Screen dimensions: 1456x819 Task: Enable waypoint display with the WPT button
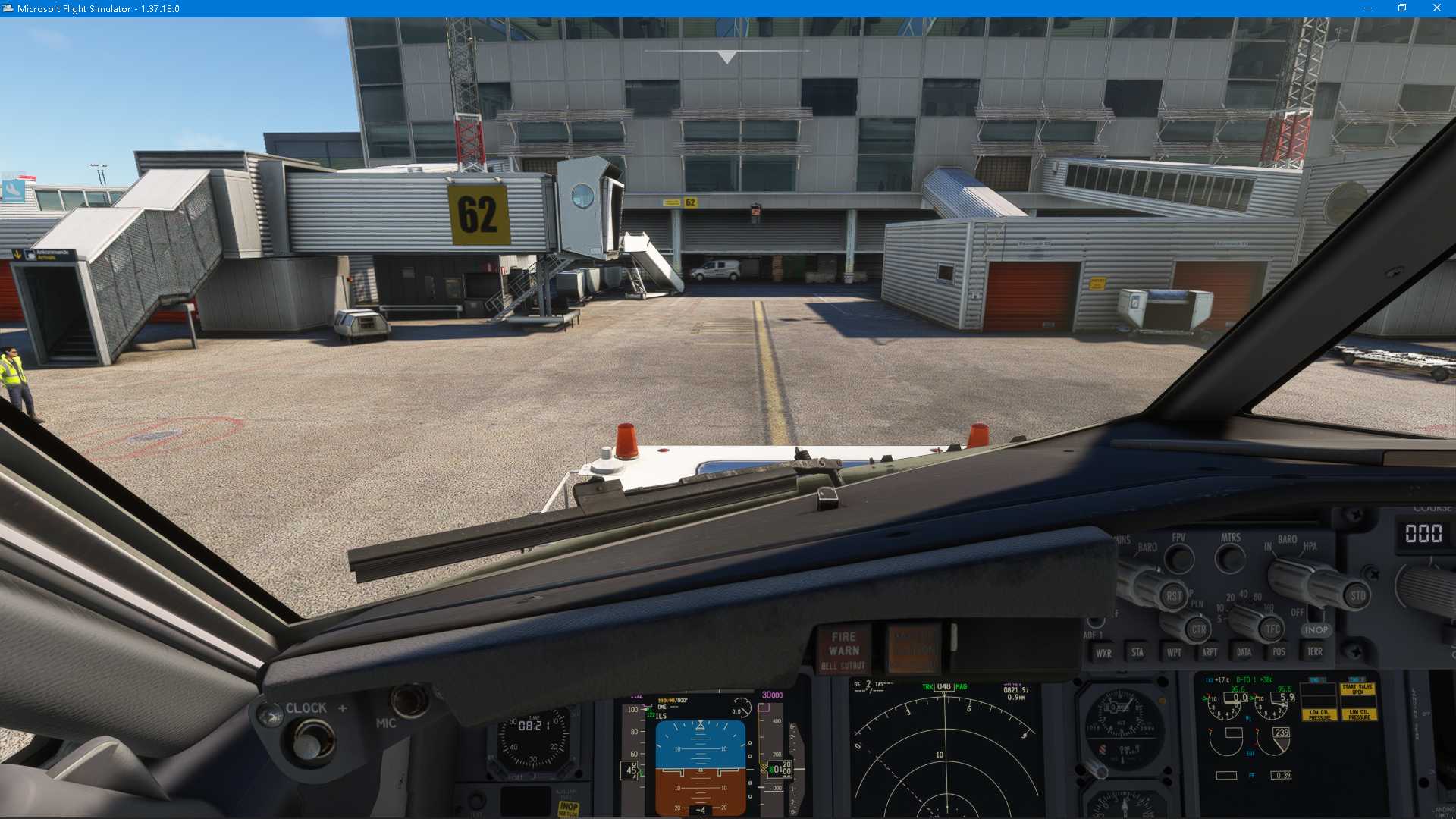point(1175,652)
